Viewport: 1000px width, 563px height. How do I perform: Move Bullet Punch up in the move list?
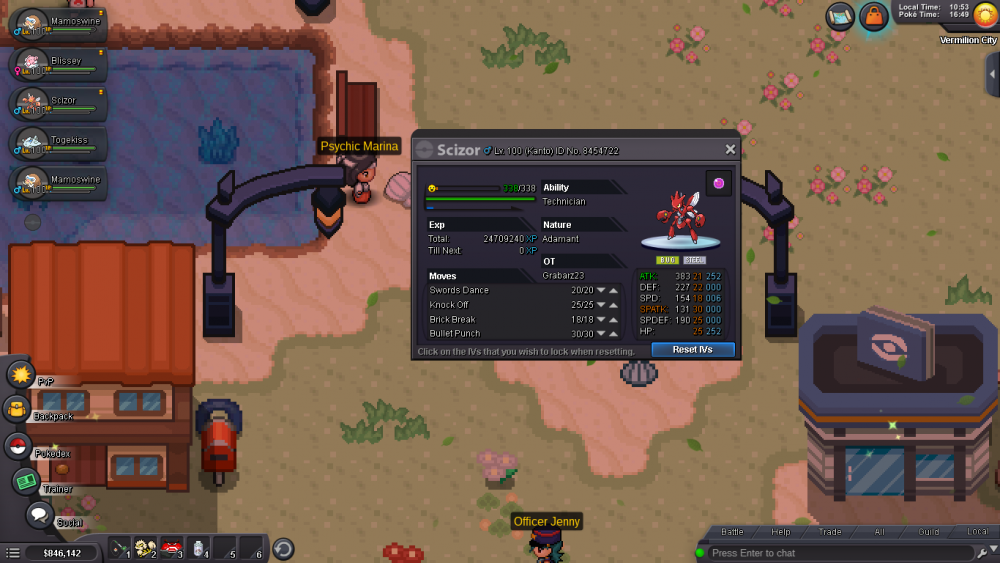point(614,334)
